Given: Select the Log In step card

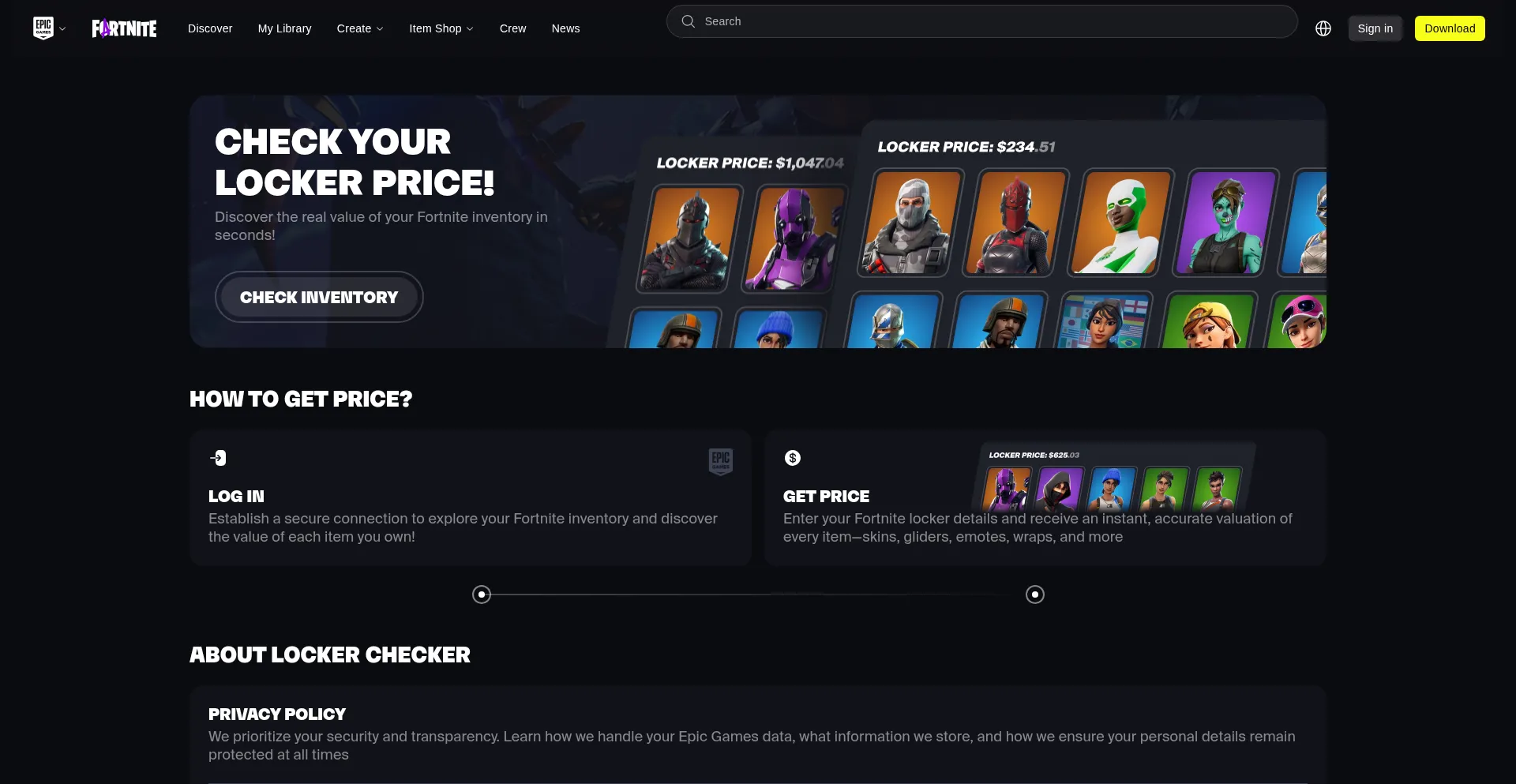Looking at the screenshot, I should click(470, 497).
